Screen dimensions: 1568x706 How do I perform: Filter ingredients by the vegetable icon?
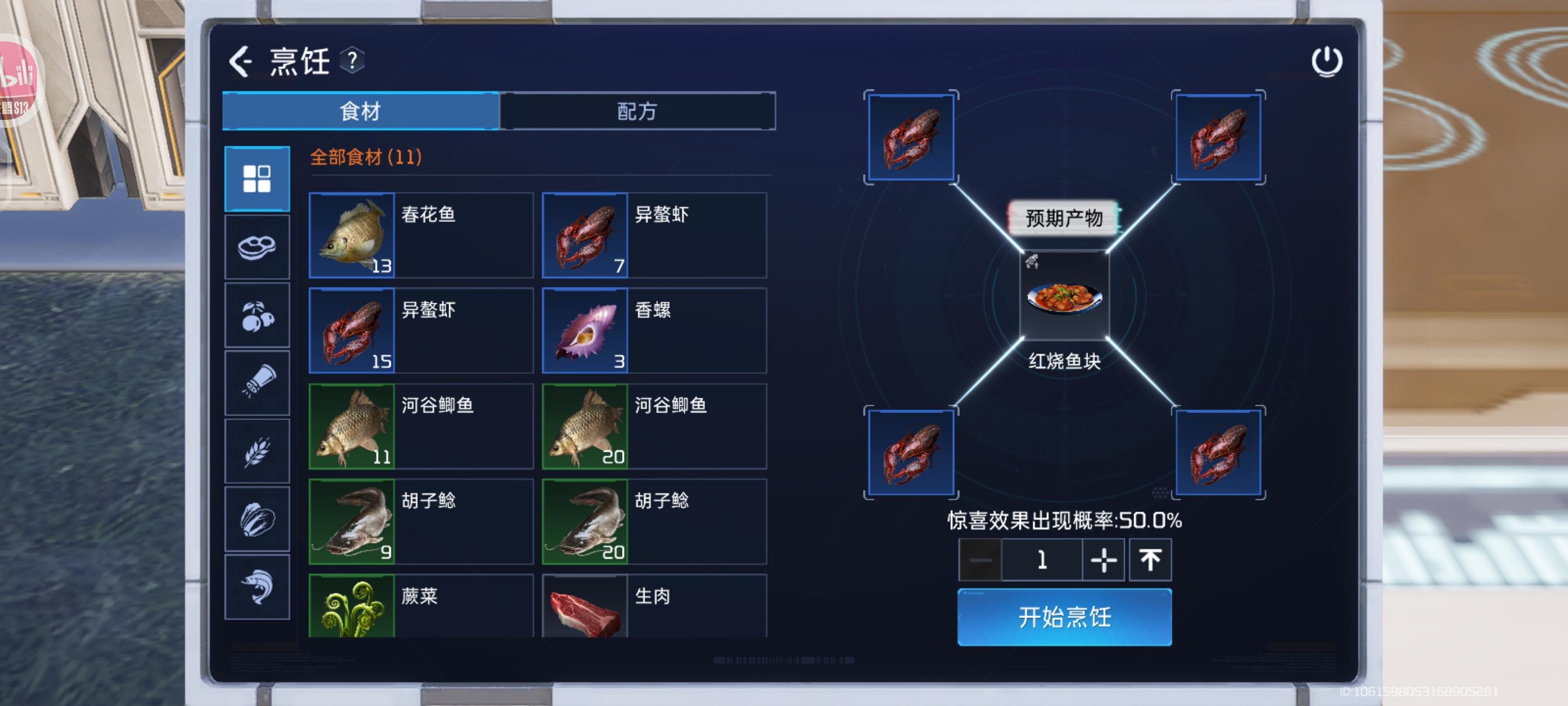point(256,518)
